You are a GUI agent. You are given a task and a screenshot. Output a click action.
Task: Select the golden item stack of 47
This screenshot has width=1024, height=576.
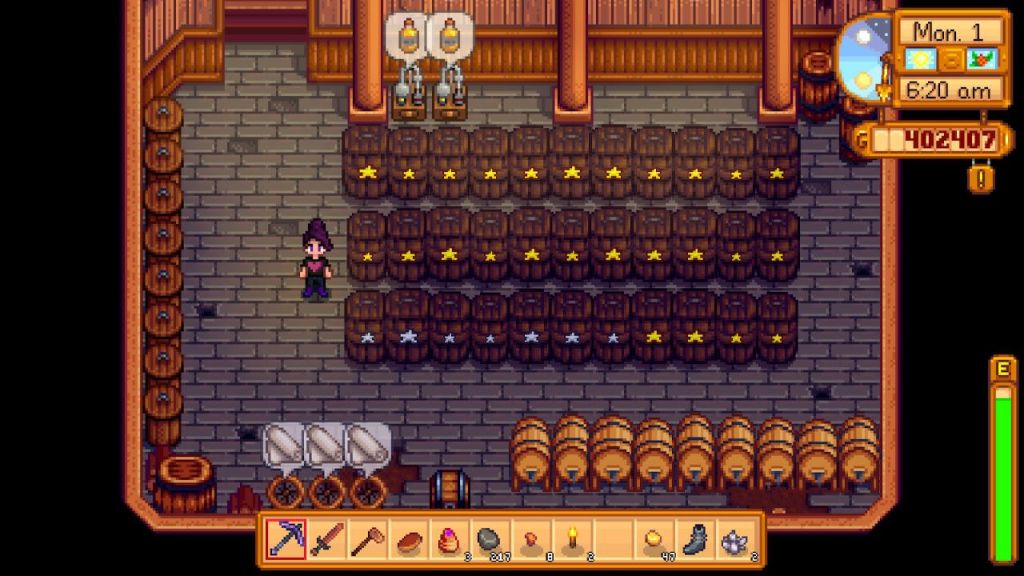(655, 541)
